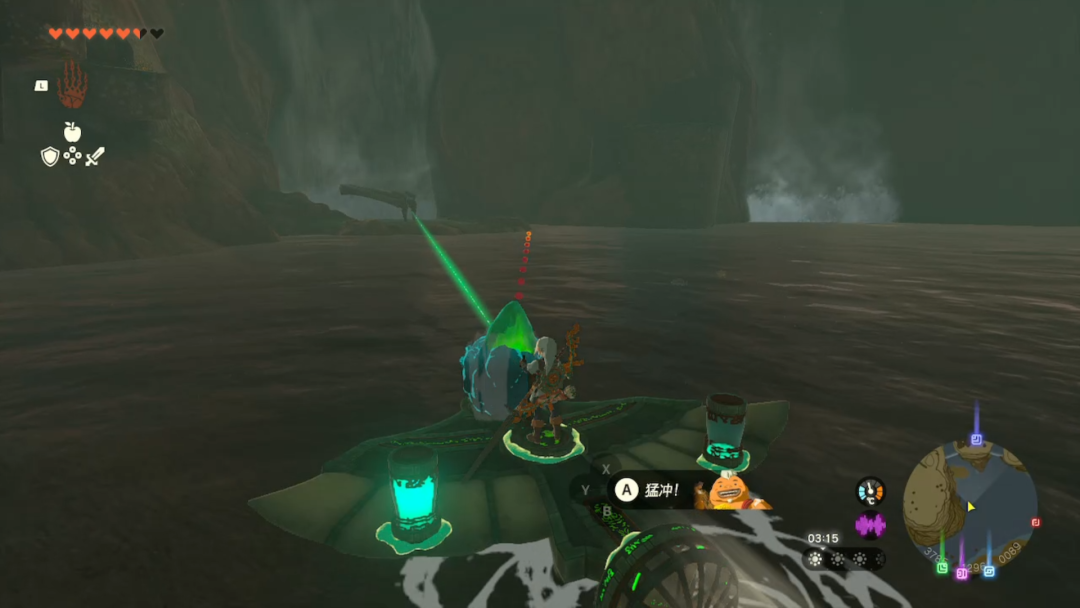Open the shield quick-select icon
The image size is (1080, 608).
[x=49, y=156]
